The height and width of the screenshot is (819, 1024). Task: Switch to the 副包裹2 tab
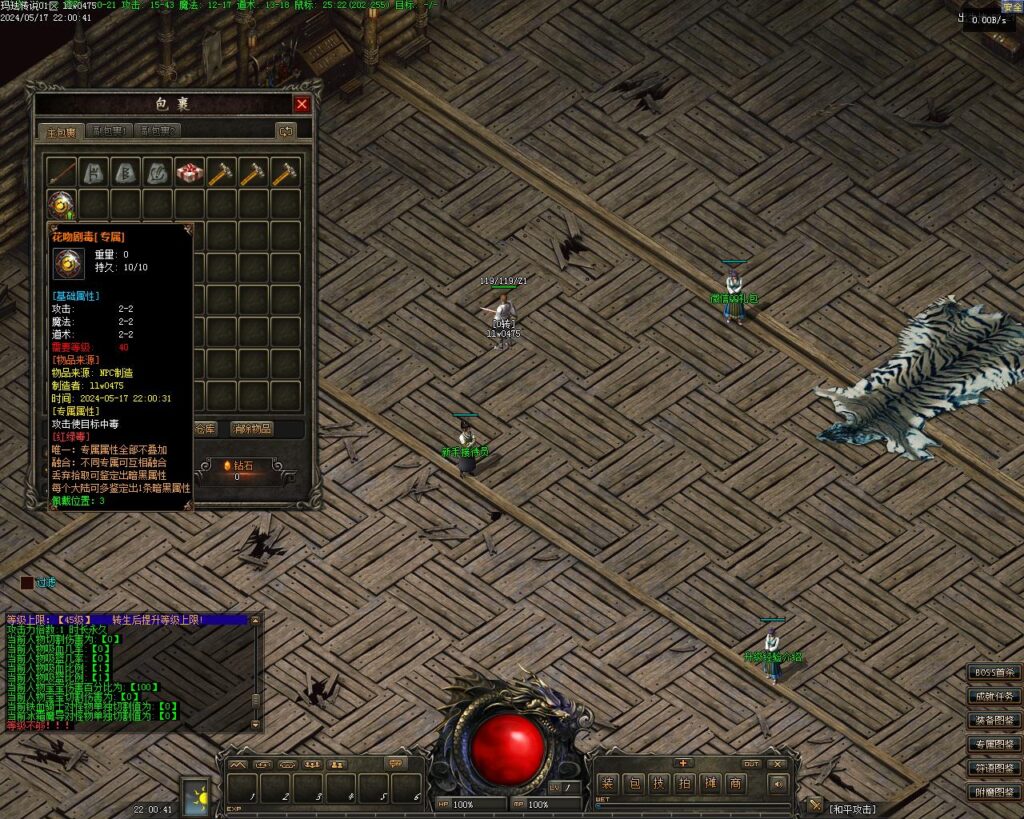[159, 131]
